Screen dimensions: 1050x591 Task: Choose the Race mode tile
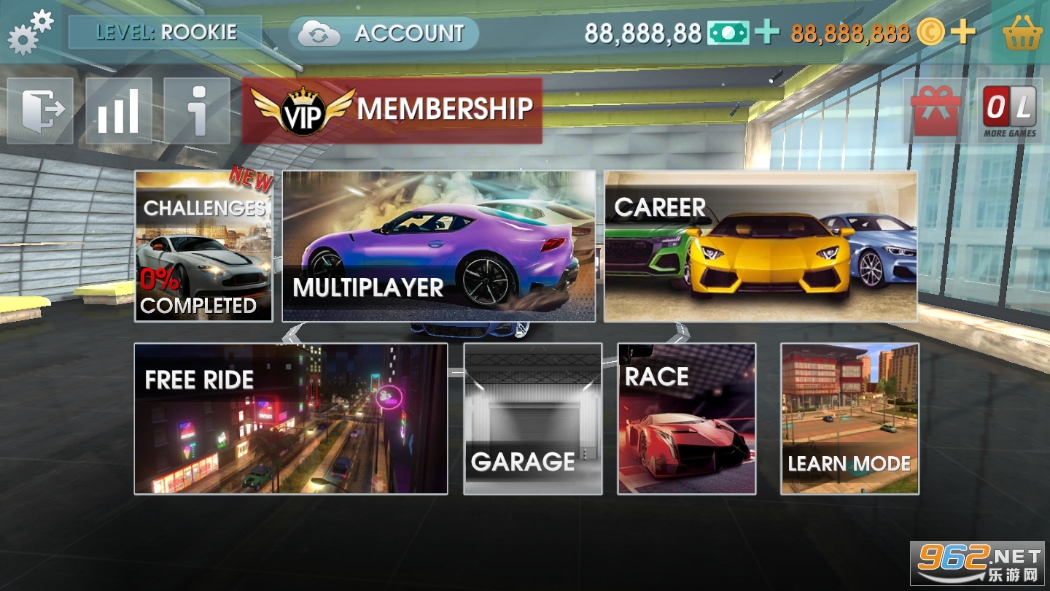[686, 418]
